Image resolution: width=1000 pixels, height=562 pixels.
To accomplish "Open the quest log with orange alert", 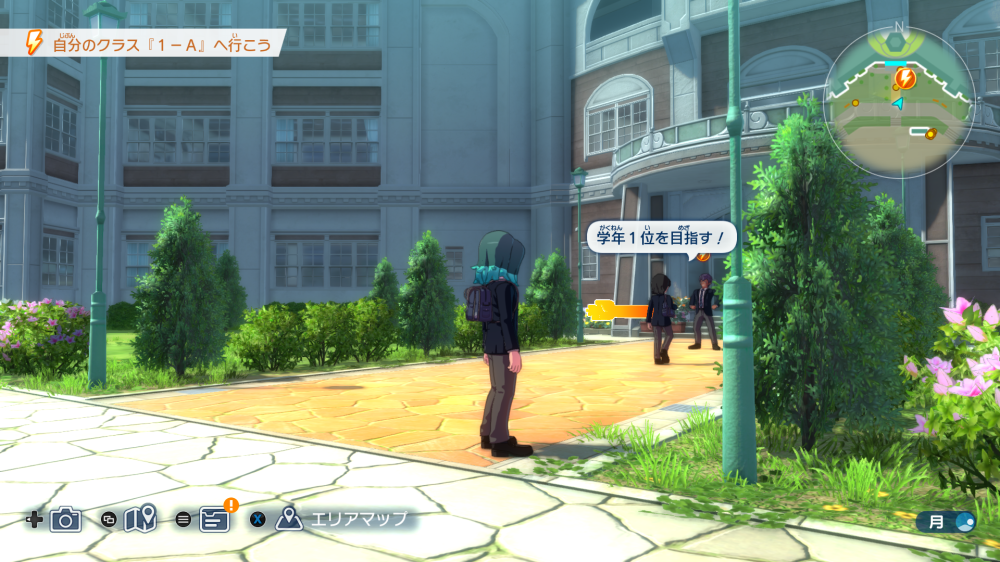I will coord(214,519).
